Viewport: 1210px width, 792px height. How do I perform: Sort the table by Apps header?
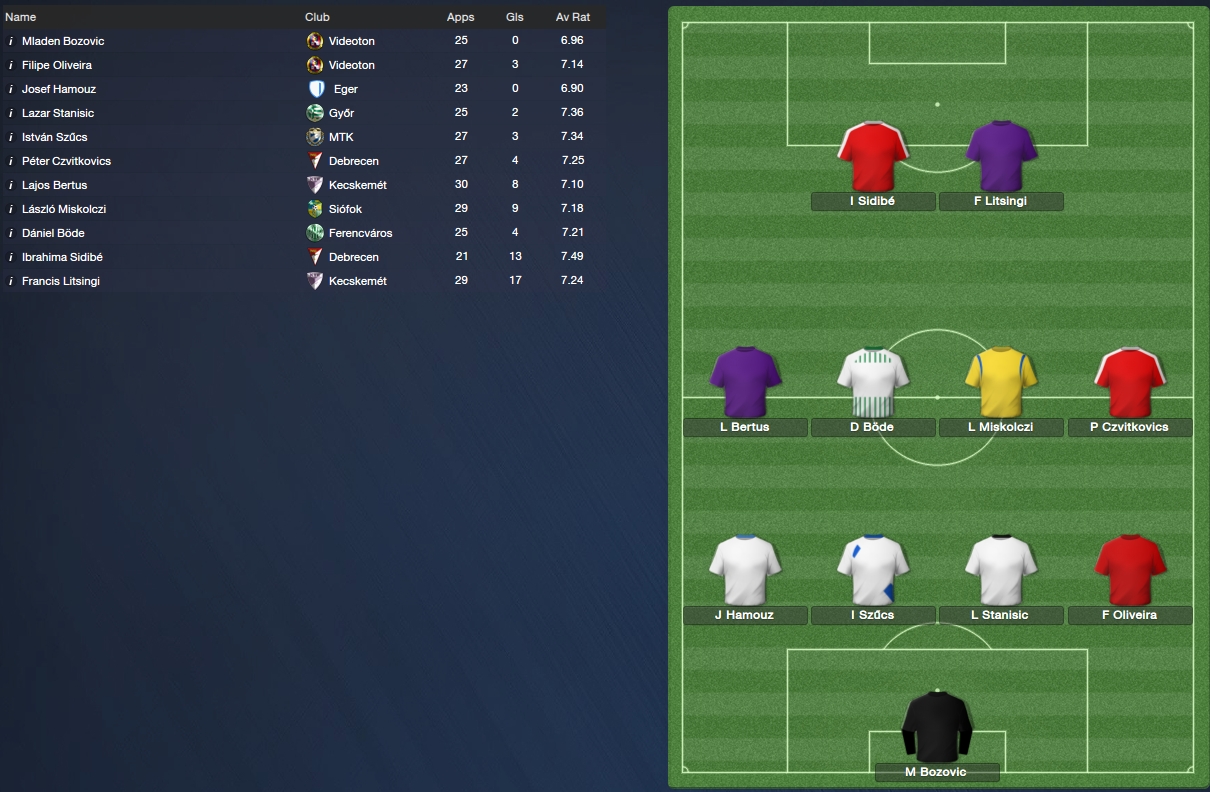click(461, 17)
